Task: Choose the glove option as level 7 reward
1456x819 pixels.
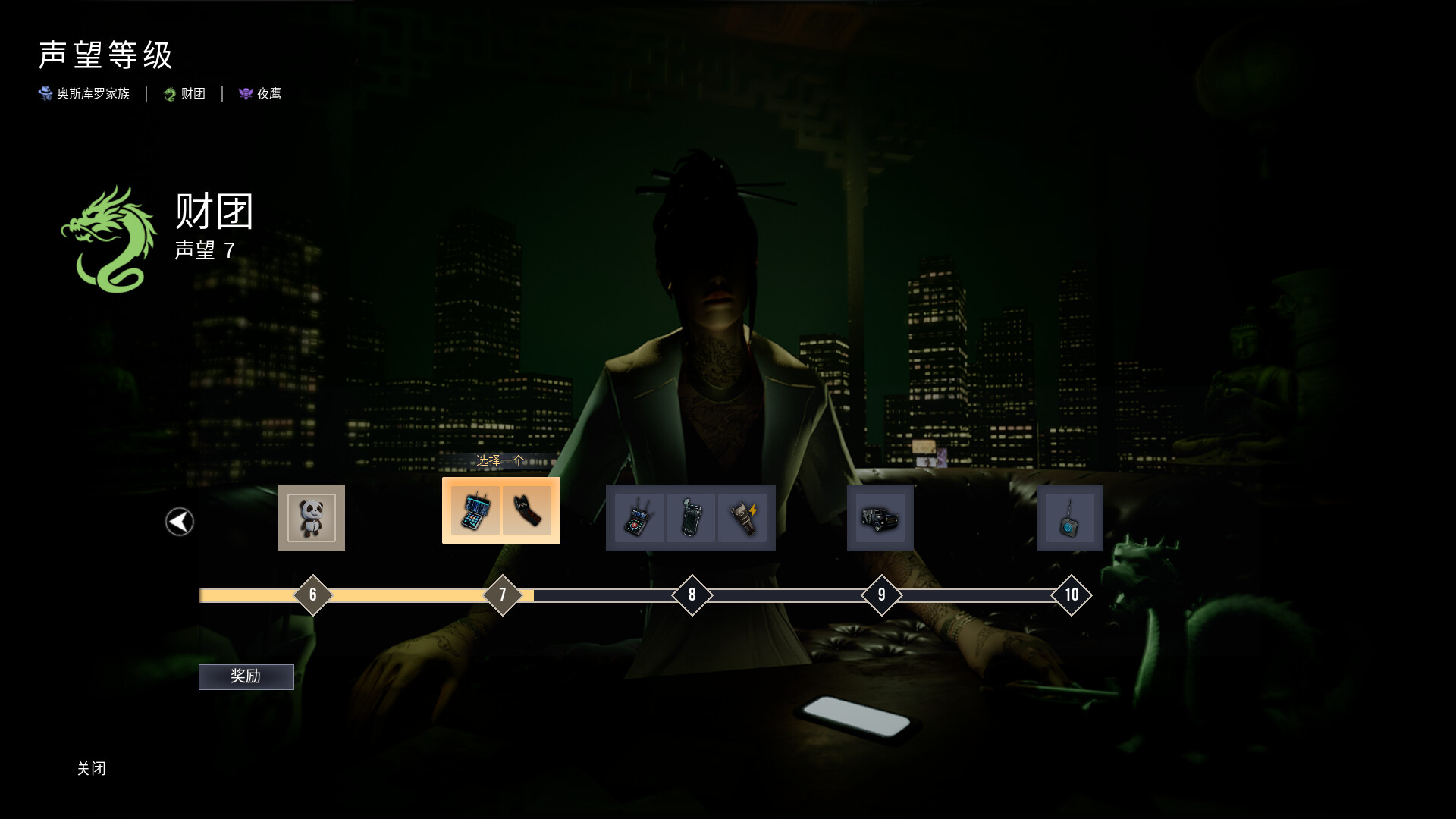Action: (529, 510)
